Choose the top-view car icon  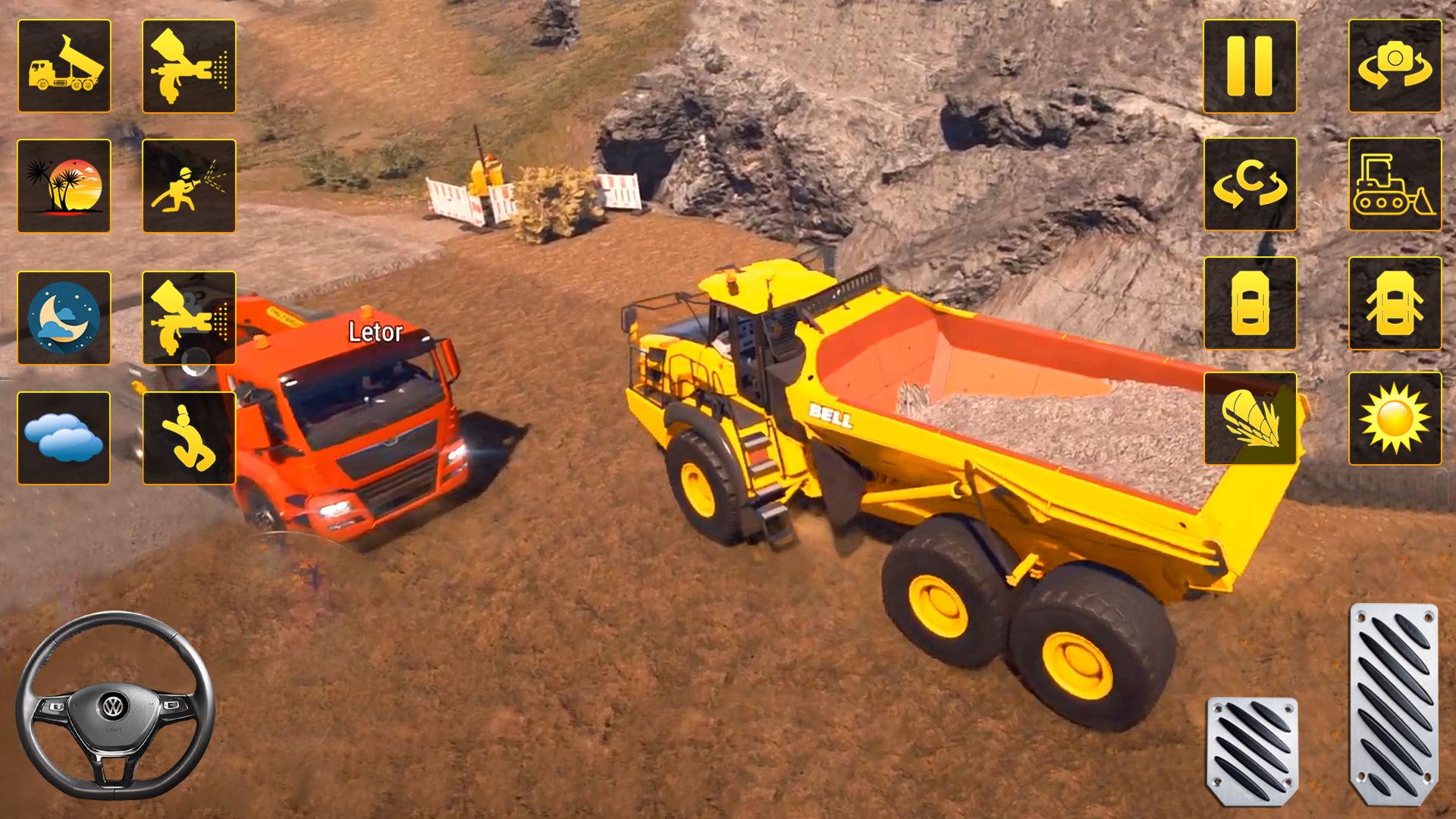[x=1250, y=303]
